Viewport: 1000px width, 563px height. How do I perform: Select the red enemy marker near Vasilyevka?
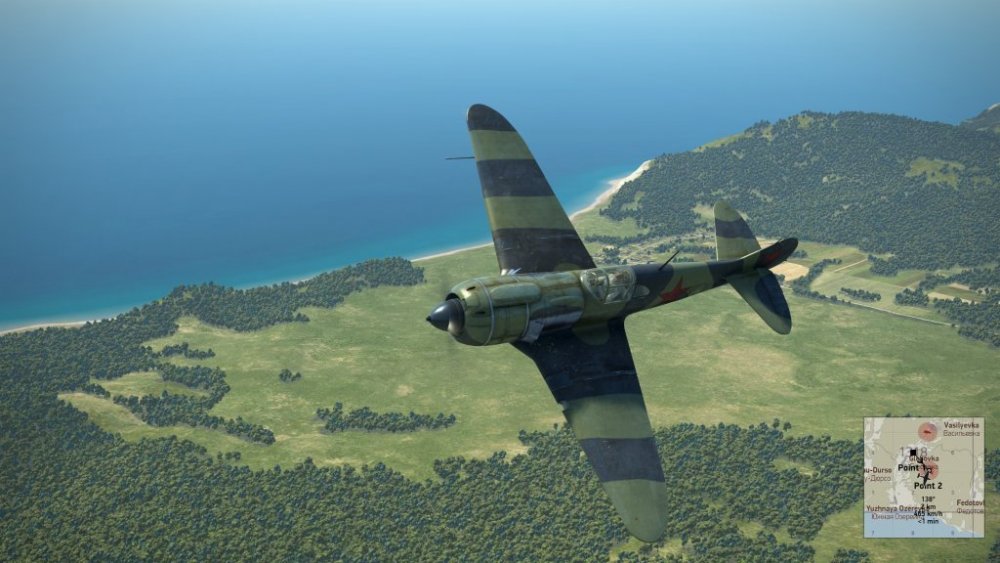click(x=928, y=431)
